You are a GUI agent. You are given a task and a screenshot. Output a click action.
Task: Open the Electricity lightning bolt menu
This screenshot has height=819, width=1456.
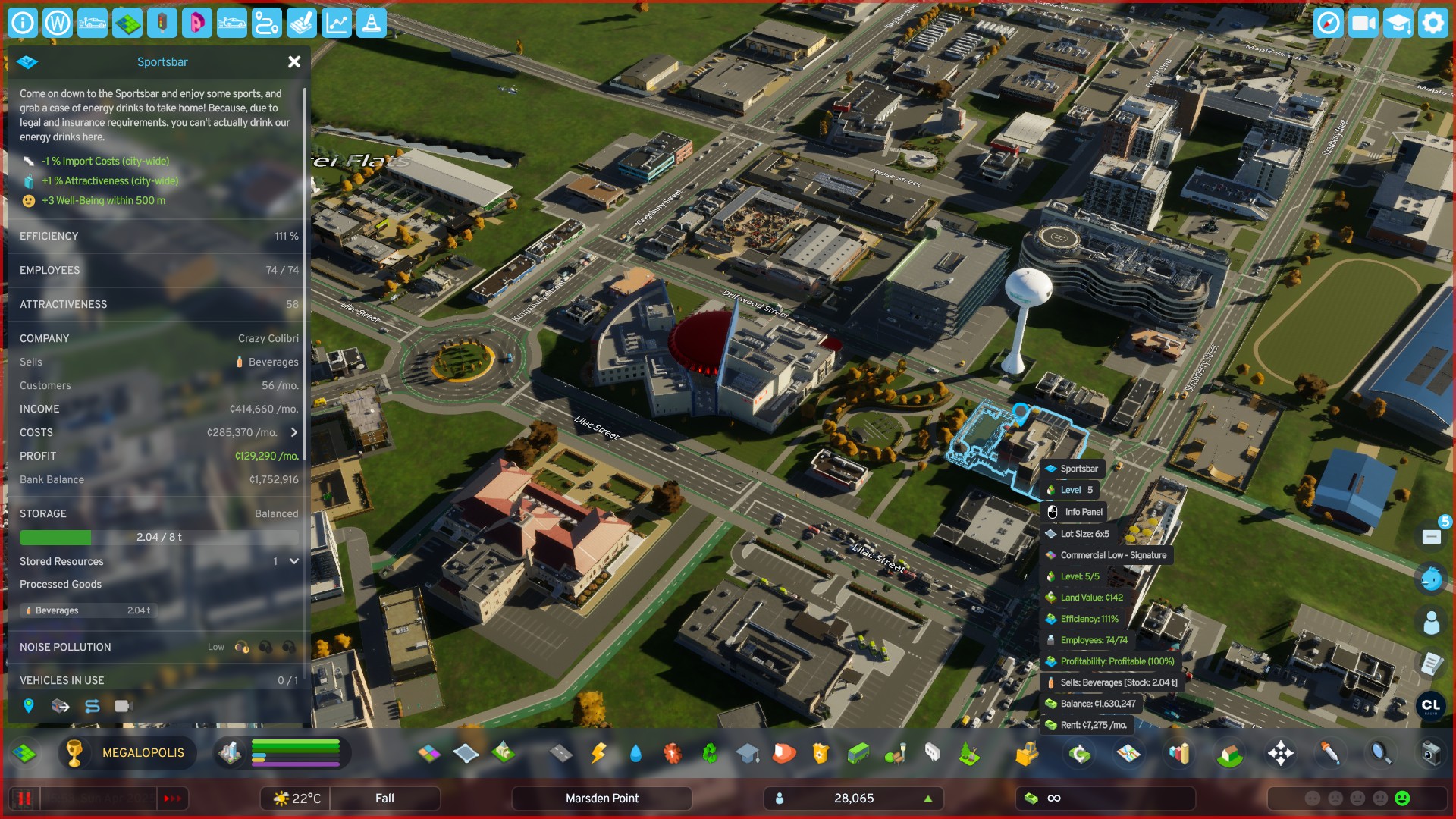click(598, 753)
